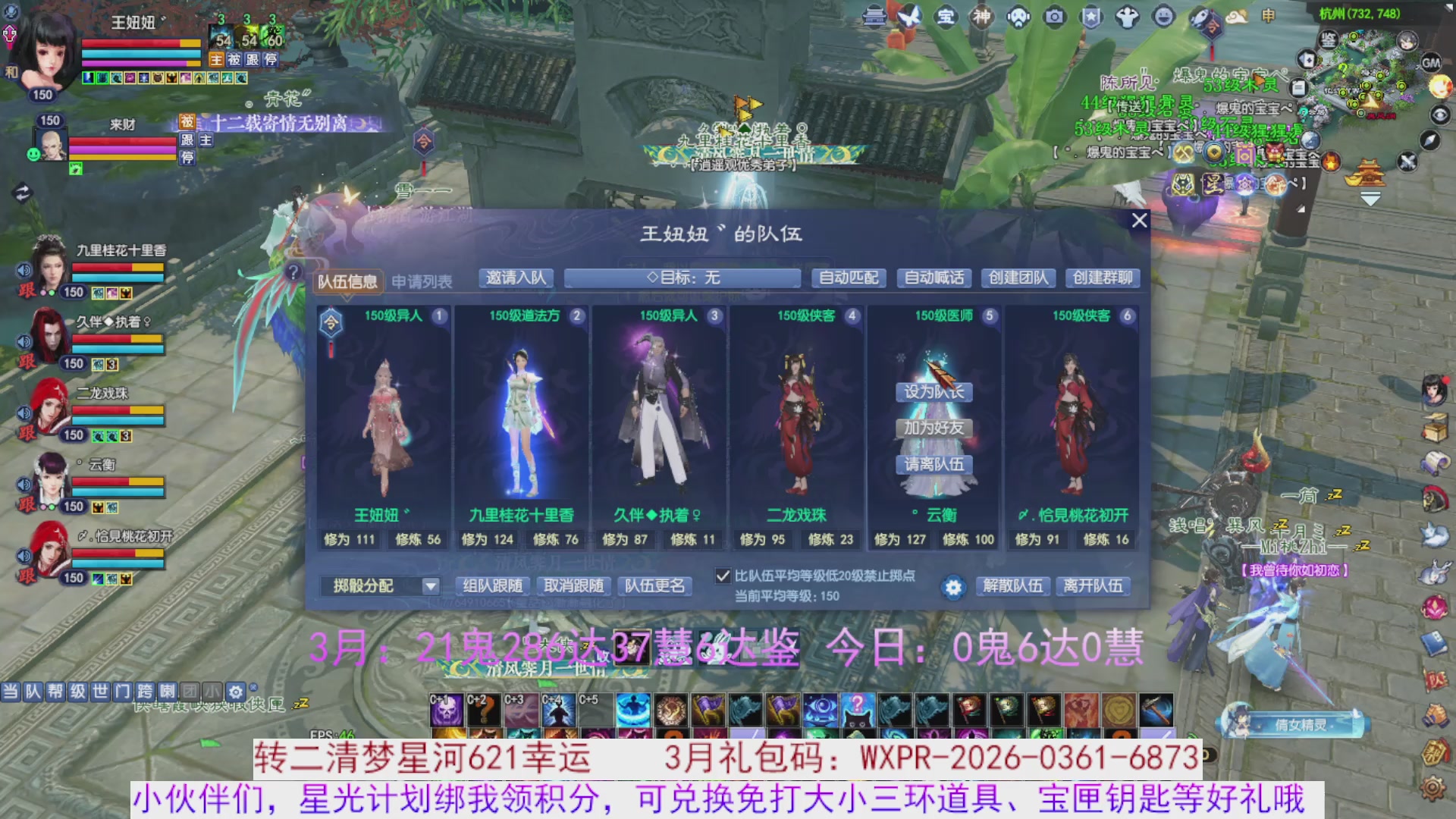This screenshot has height=819, width=1456.
Task: Switch to the 申请列表 tab
Action: (422, 280)
